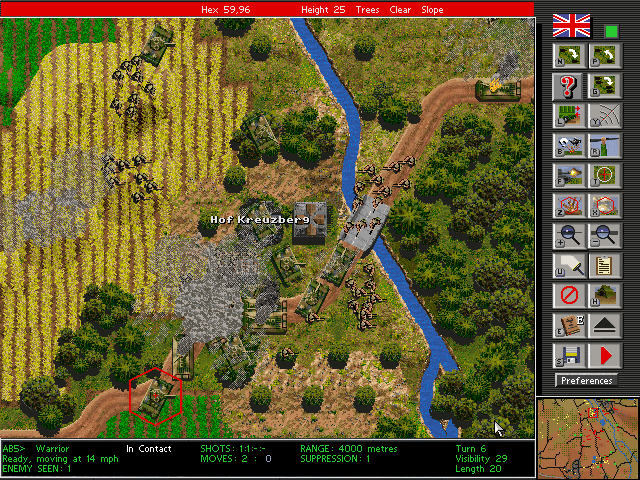This screenshot has width=640, height=480.
Task: Save the game with the floppy disk
Action: [x=567, y=355]
